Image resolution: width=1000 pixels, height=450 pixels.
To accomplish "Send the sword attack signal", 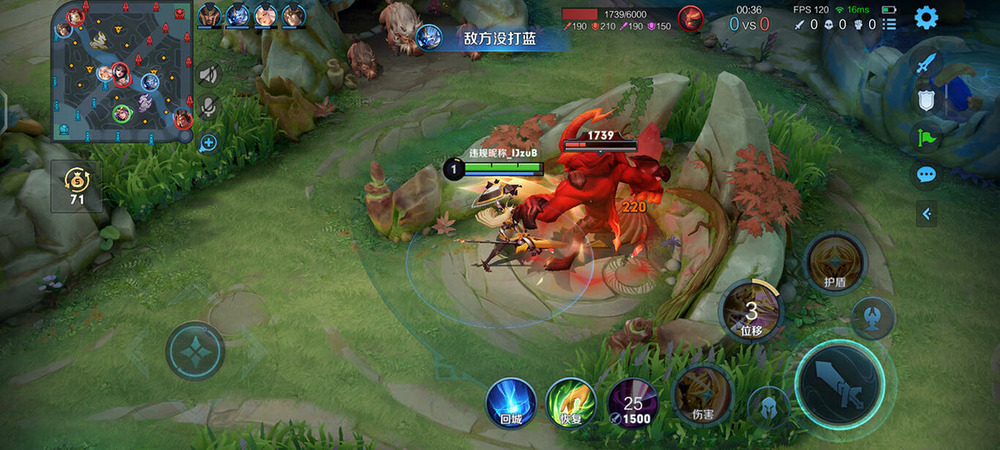I will (x=927, y=63).
